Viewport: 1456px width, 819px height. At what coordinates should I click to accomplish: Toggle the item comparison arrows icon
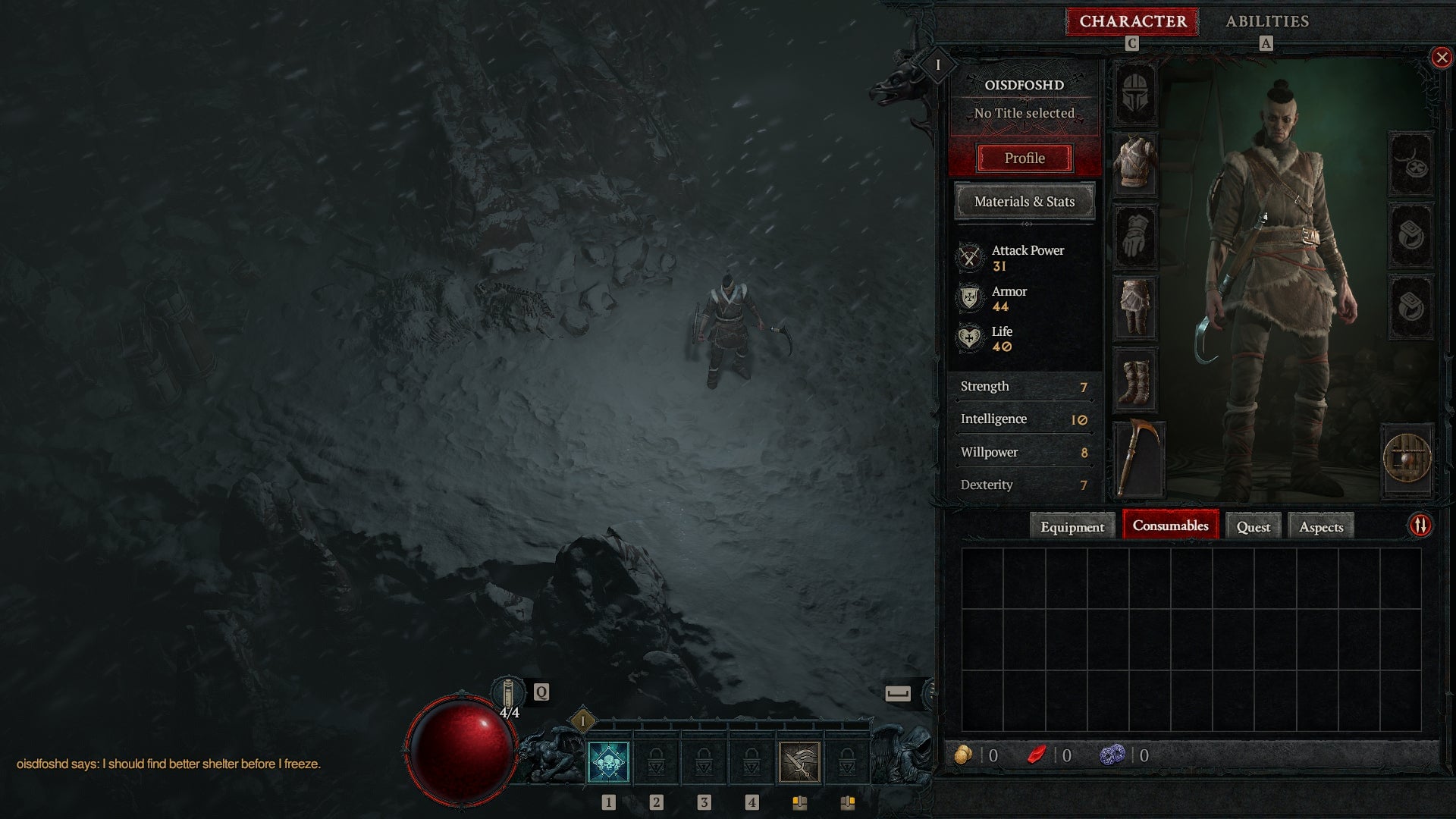pos(1420,524)
